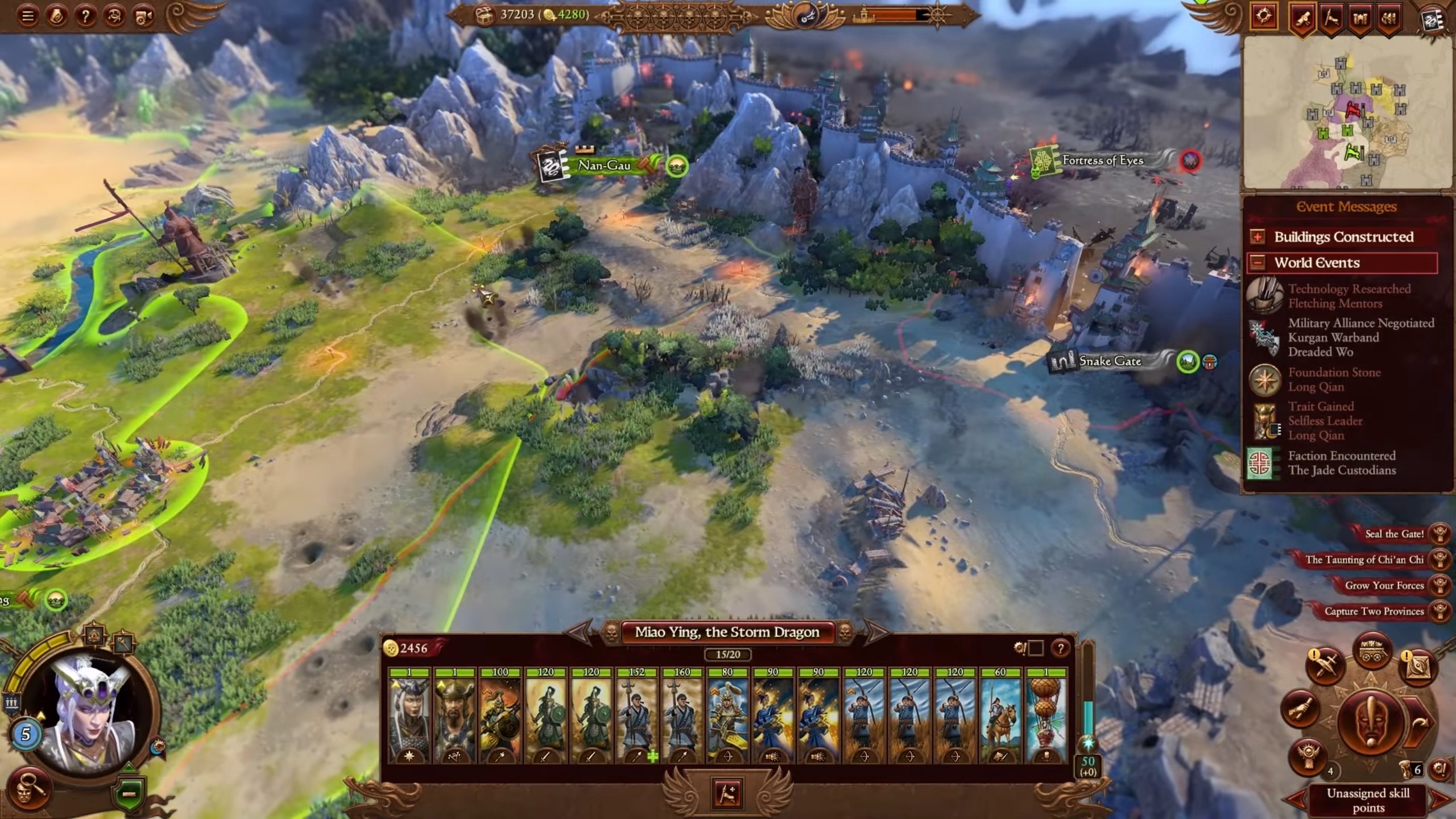Open the help question mark button
Screen dimensions: 1456x819
pyautogui.click(x=85, y=16)
